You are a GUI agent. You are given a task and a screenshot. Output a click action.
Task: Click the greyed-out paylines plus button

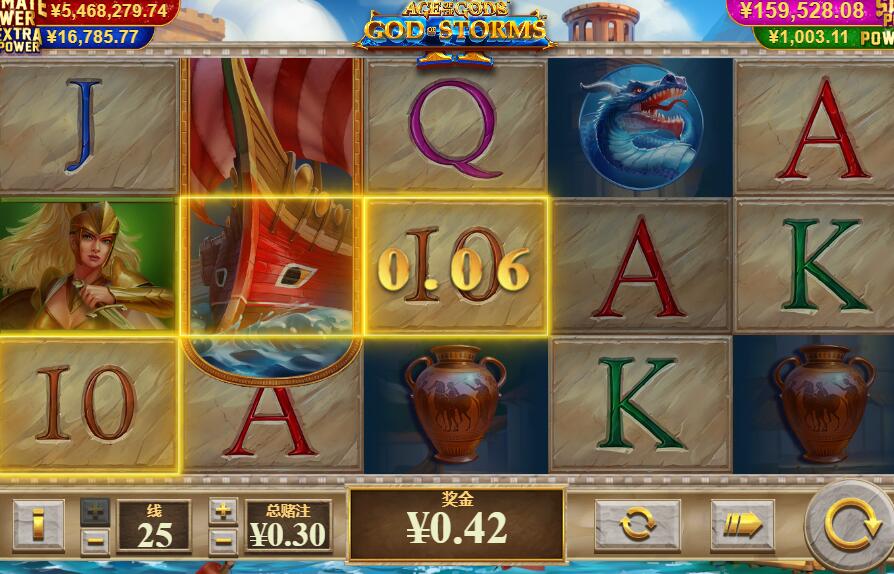[x=95, y=511]
